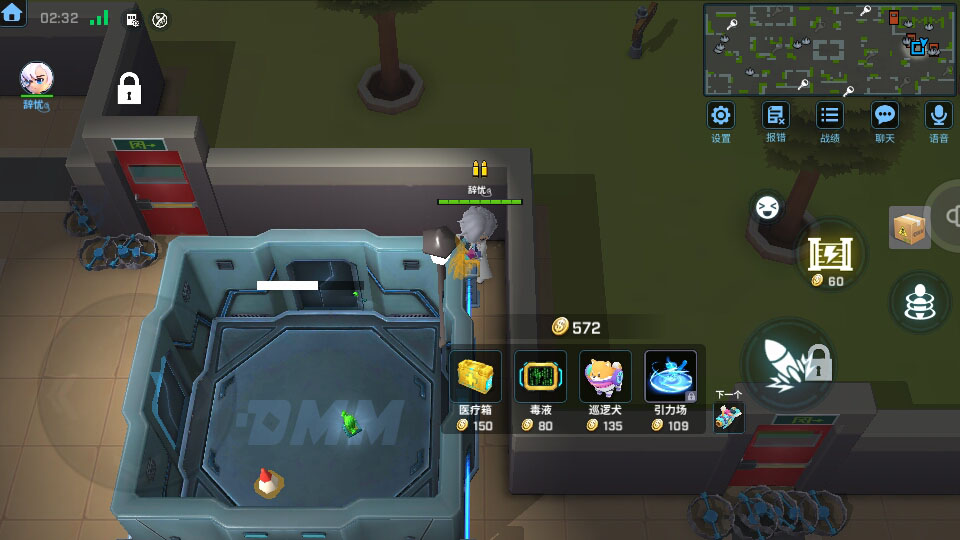
Task: Select the 巡逻犬 patrol dog item
Action: [x=605, y=378]
